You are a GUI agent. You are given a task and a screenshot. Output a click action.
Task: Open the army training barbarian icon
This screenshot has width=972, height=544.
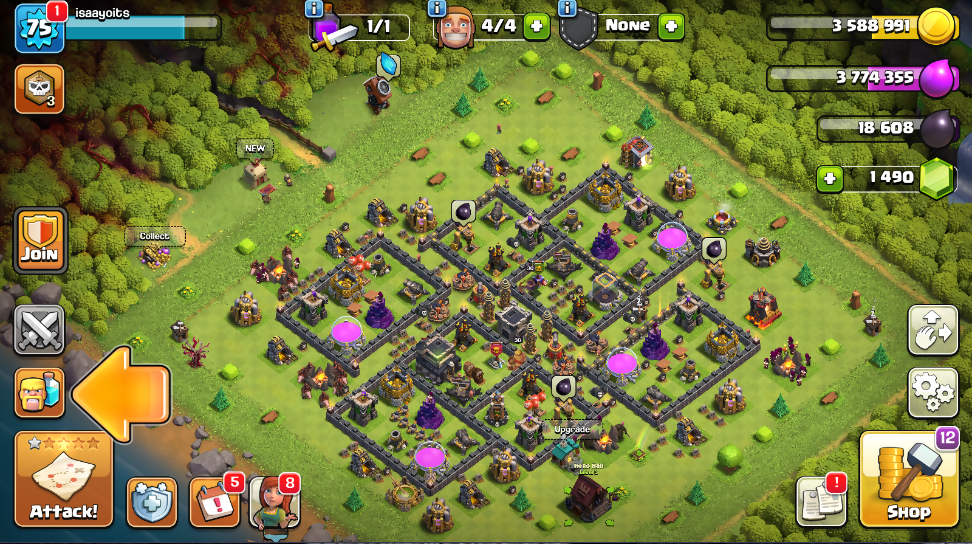(39, 392)
